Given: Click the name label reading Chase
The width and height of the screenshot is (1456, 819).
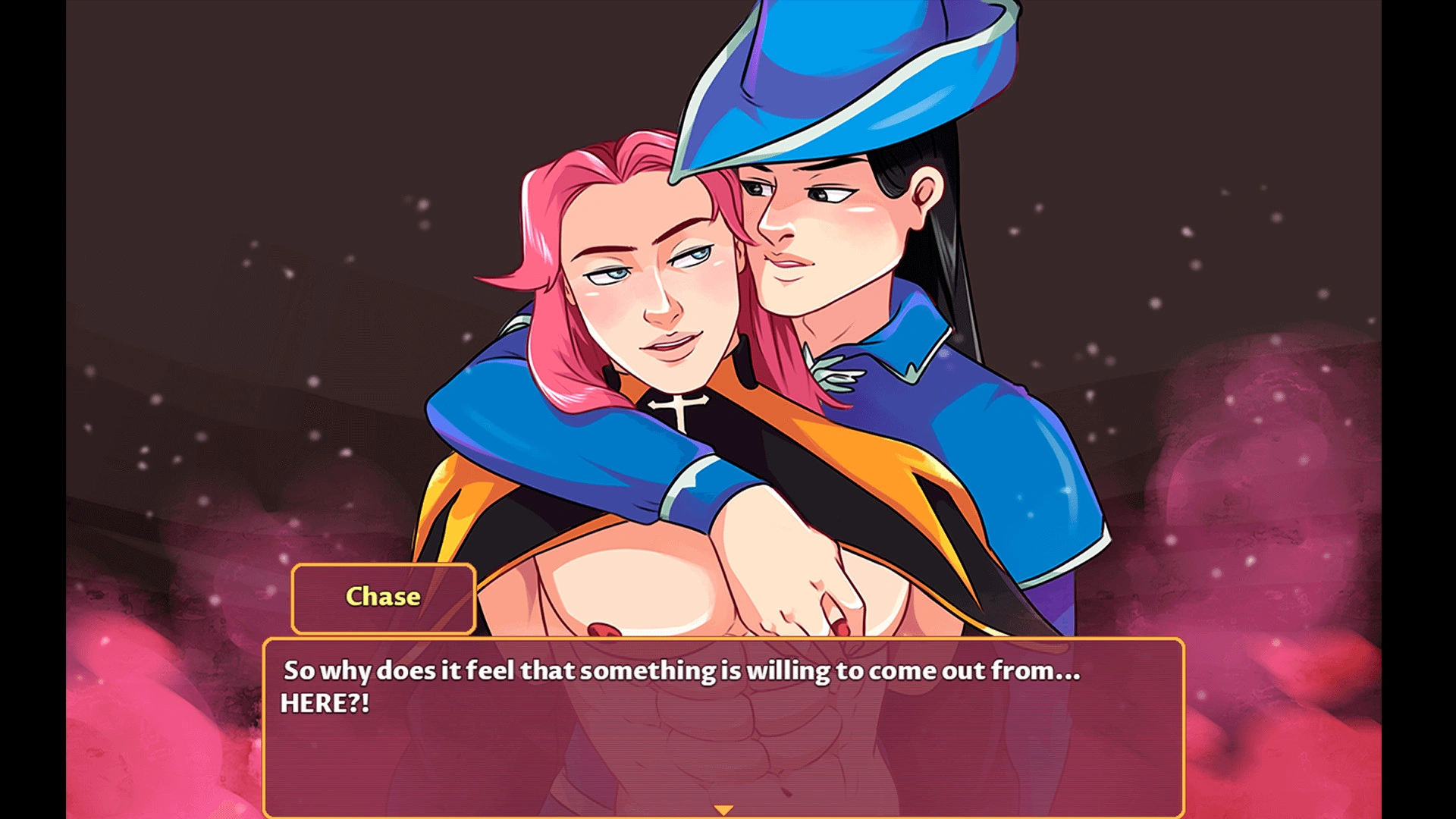Looking at the screenshot, I should (x=382, y=597).
